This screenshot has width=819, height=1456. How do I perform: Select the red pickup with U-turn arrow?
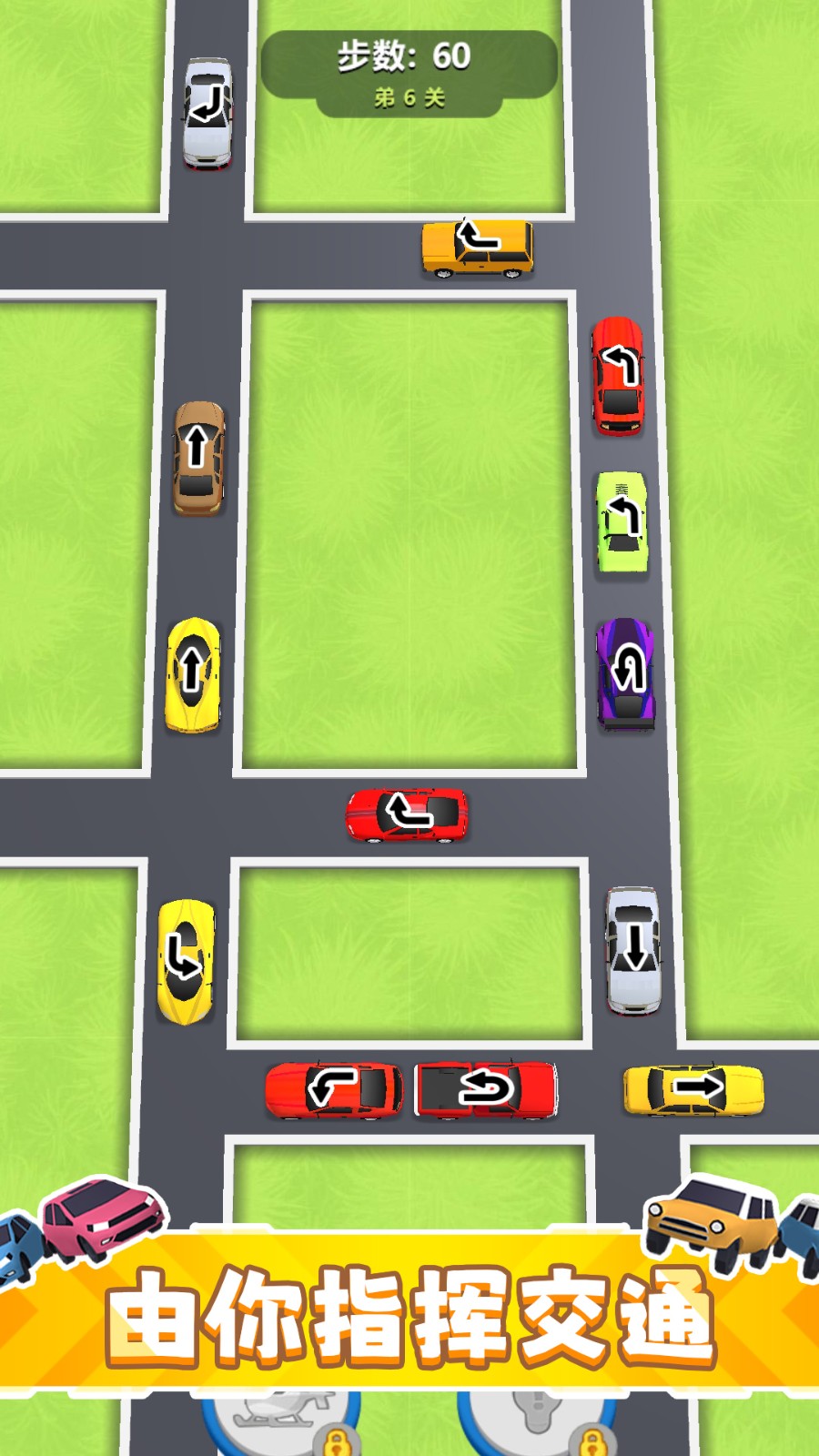[485, 1088]
